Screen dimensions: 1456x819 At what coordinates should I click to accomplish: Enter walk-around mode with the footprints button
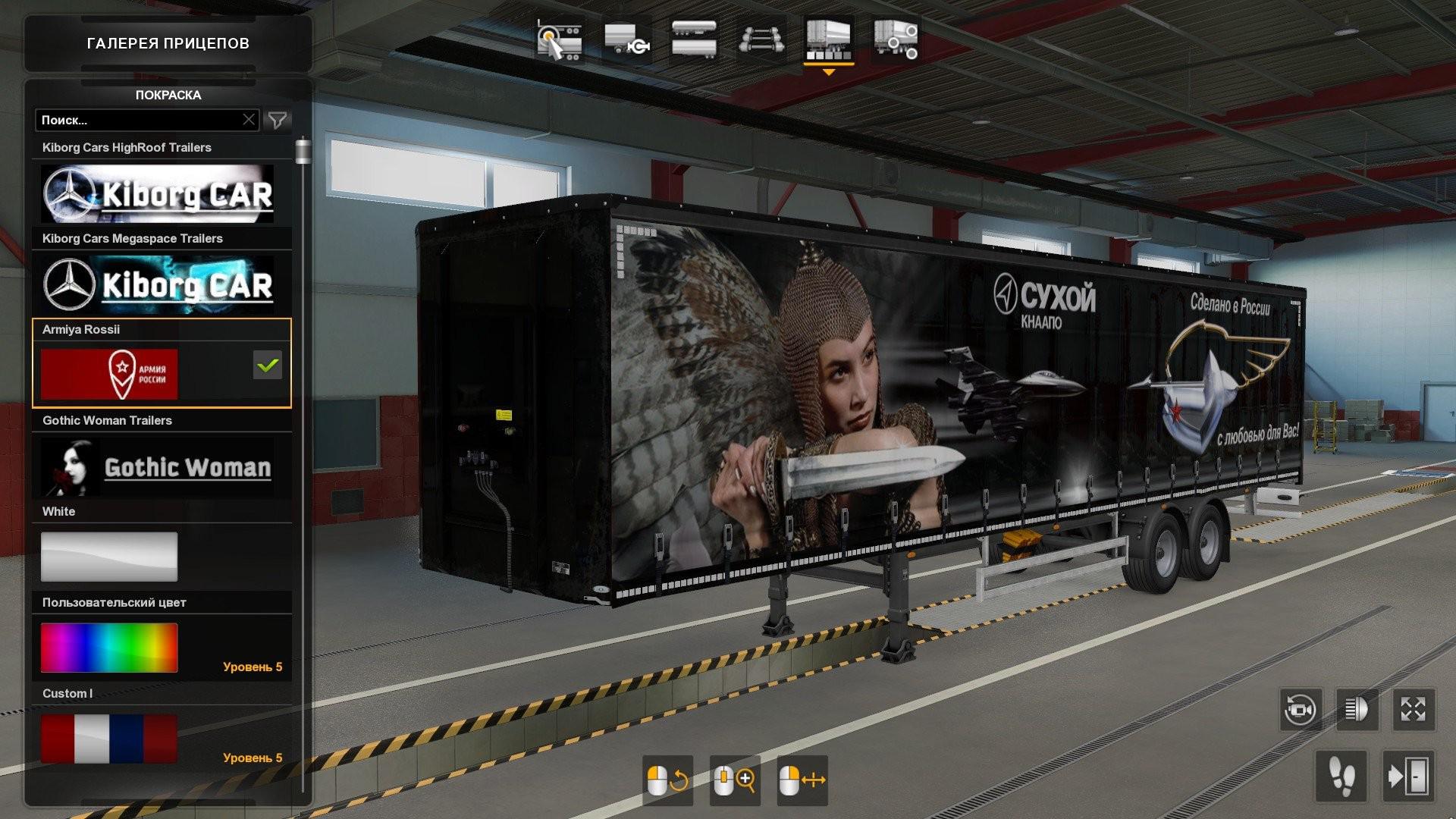(x=1341, y=776)
